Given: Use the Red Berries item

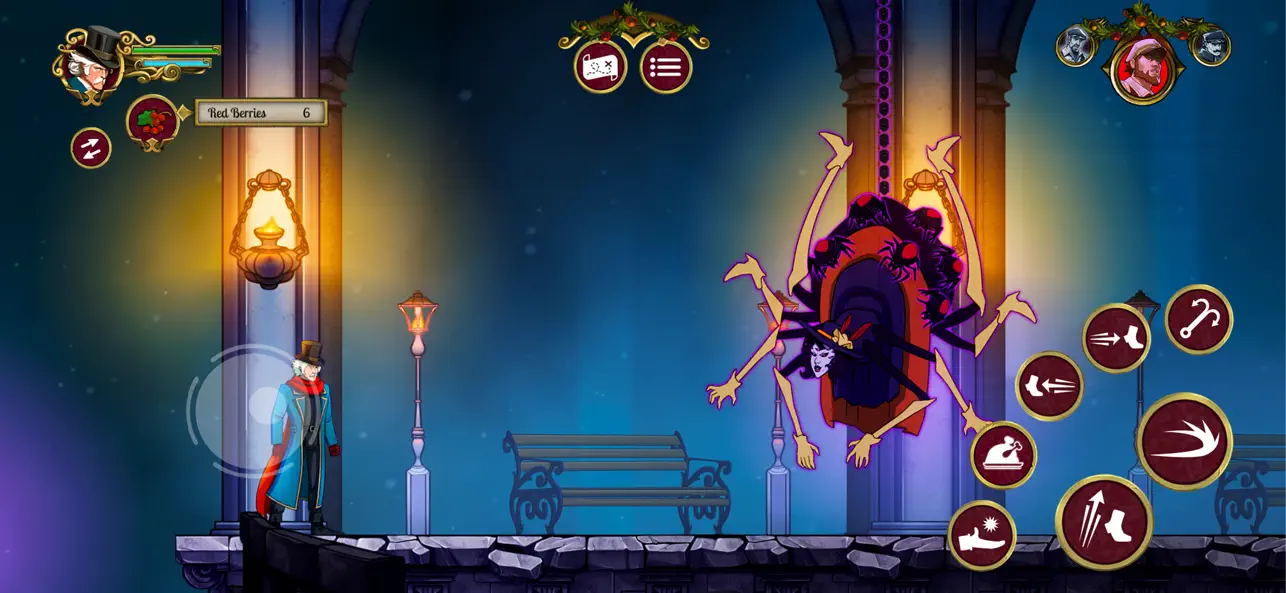Looking at the screenshot, I should (152, 120).
